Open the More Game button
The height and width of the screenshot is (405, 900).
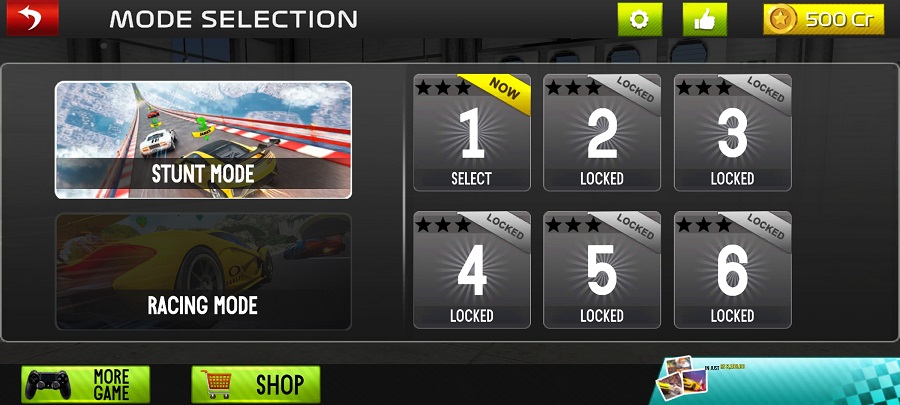click(x=86, y=384)
